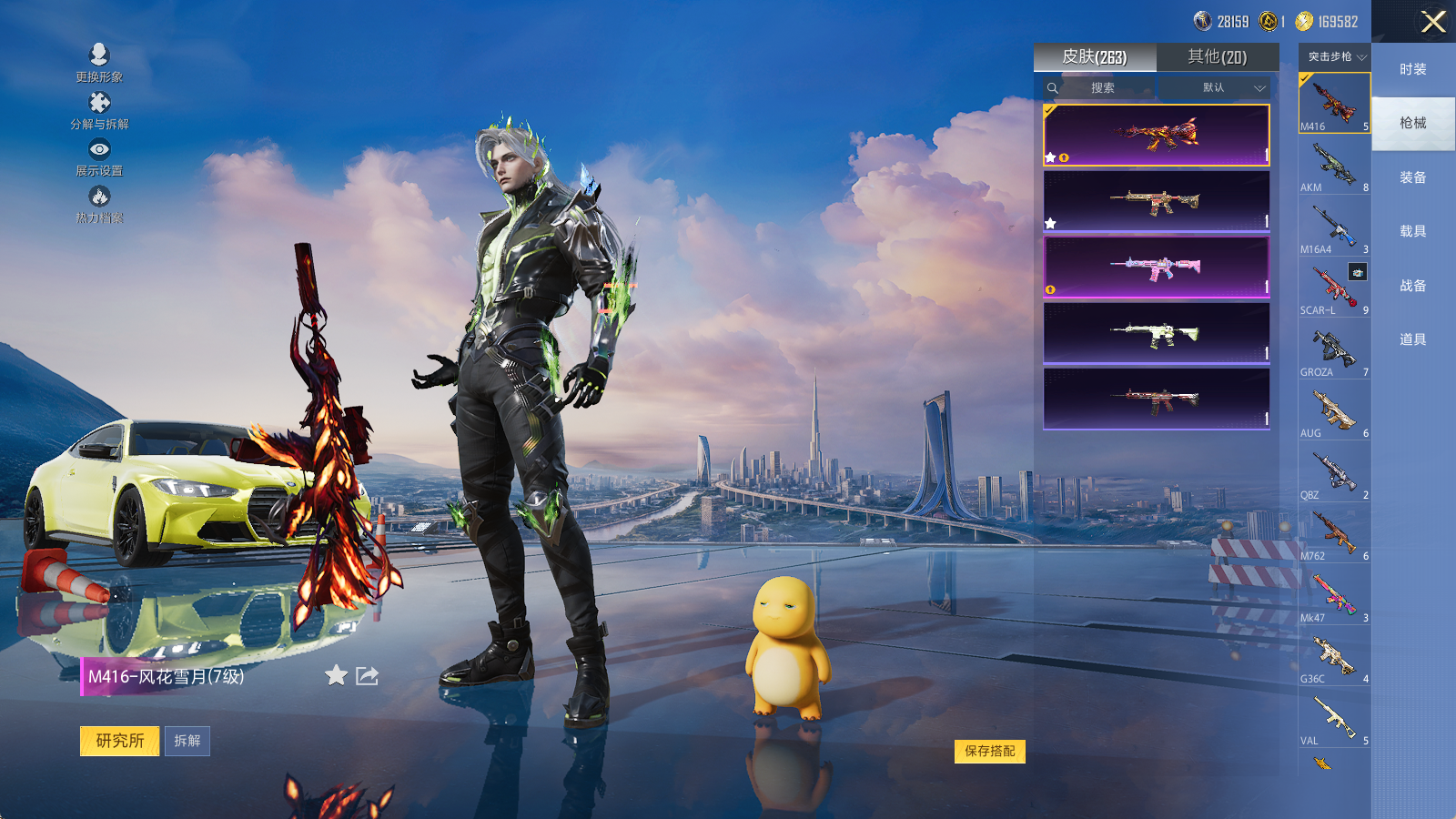Open 更换形象 character change
Viewport: 1456px width, 819px height.
click(99, 62)
